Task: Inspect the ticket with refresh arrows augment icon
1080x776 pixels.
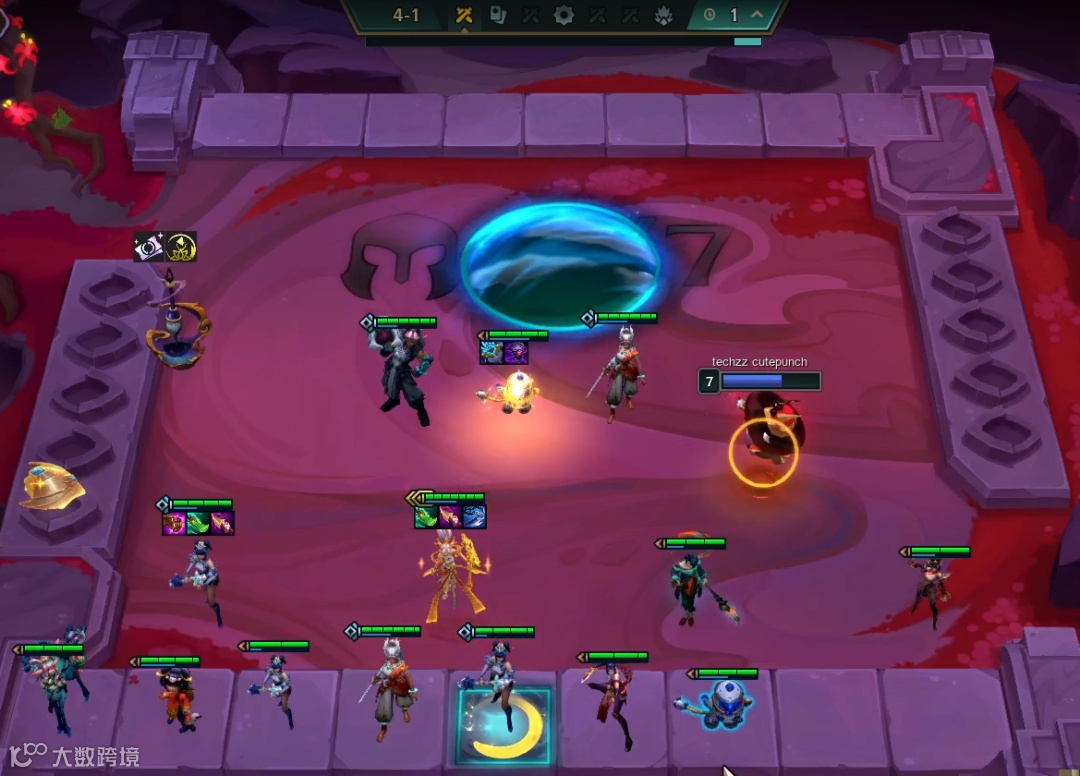Action: pyautogui.click(x=150, y=246)
